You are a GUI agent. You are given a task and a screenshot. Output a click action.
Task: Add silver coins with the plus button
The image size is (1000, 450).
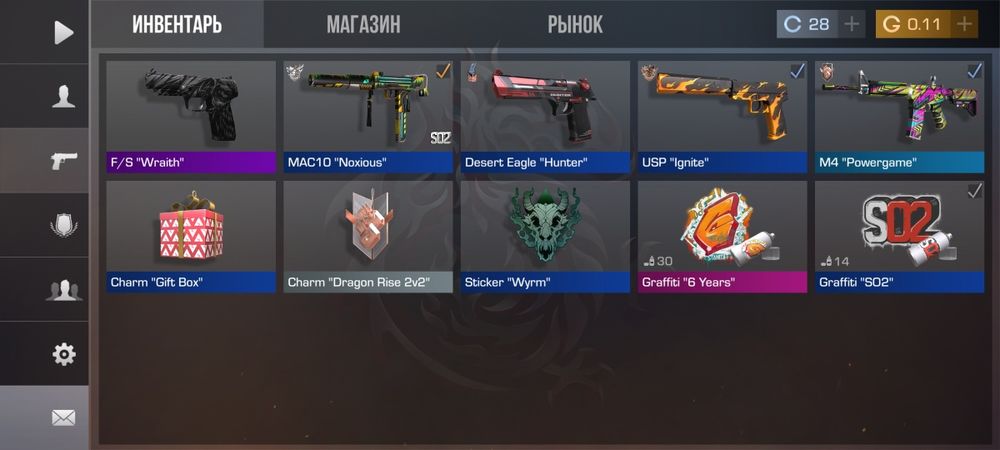(851, 24)
